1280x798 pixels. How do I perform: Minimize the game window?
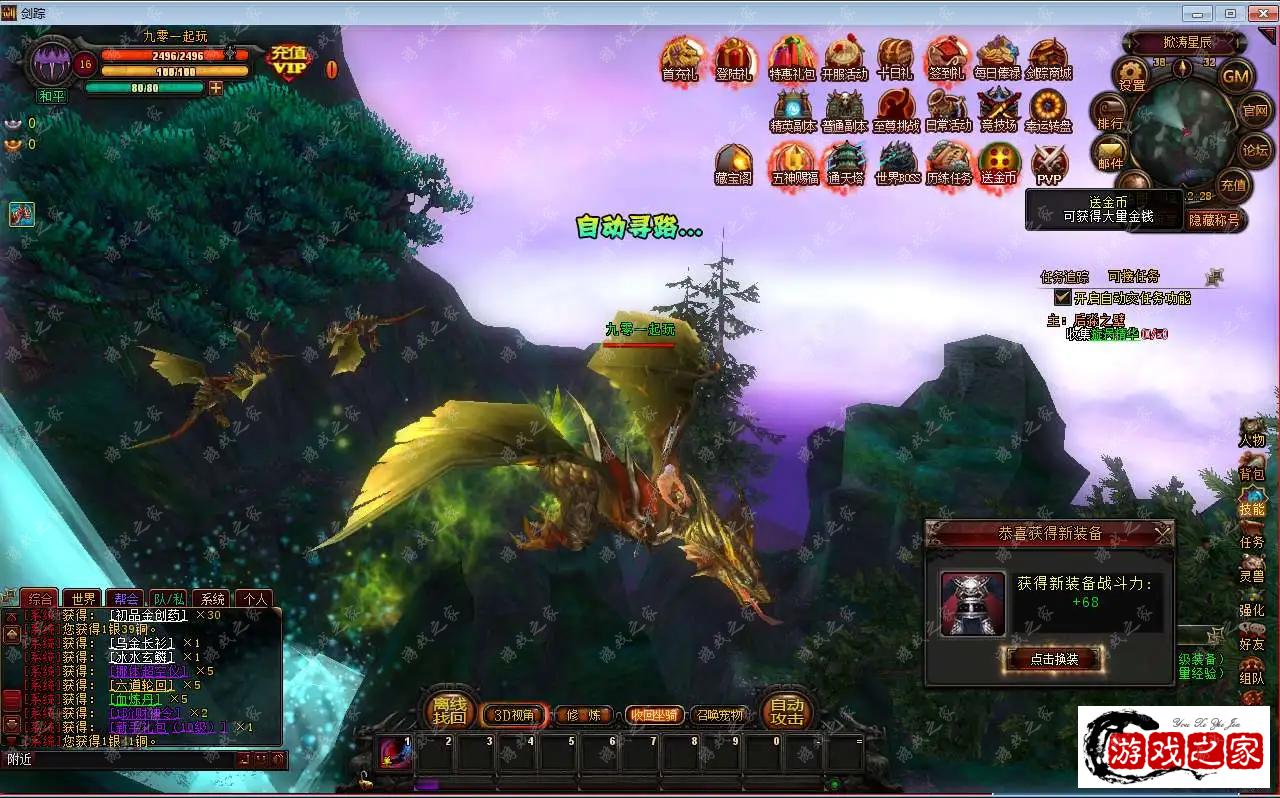pyautogui.click(x=1198, y=13)
